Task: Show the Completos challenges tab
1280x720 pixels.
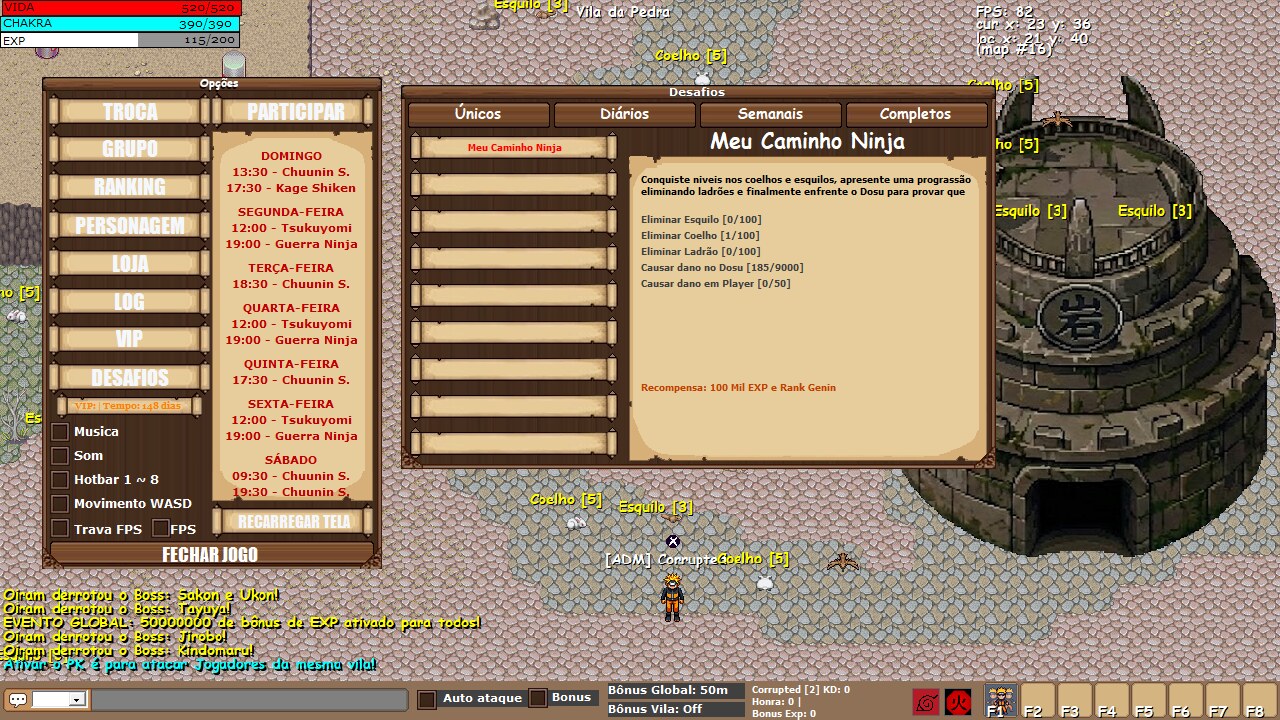Action: pos(915,114)
